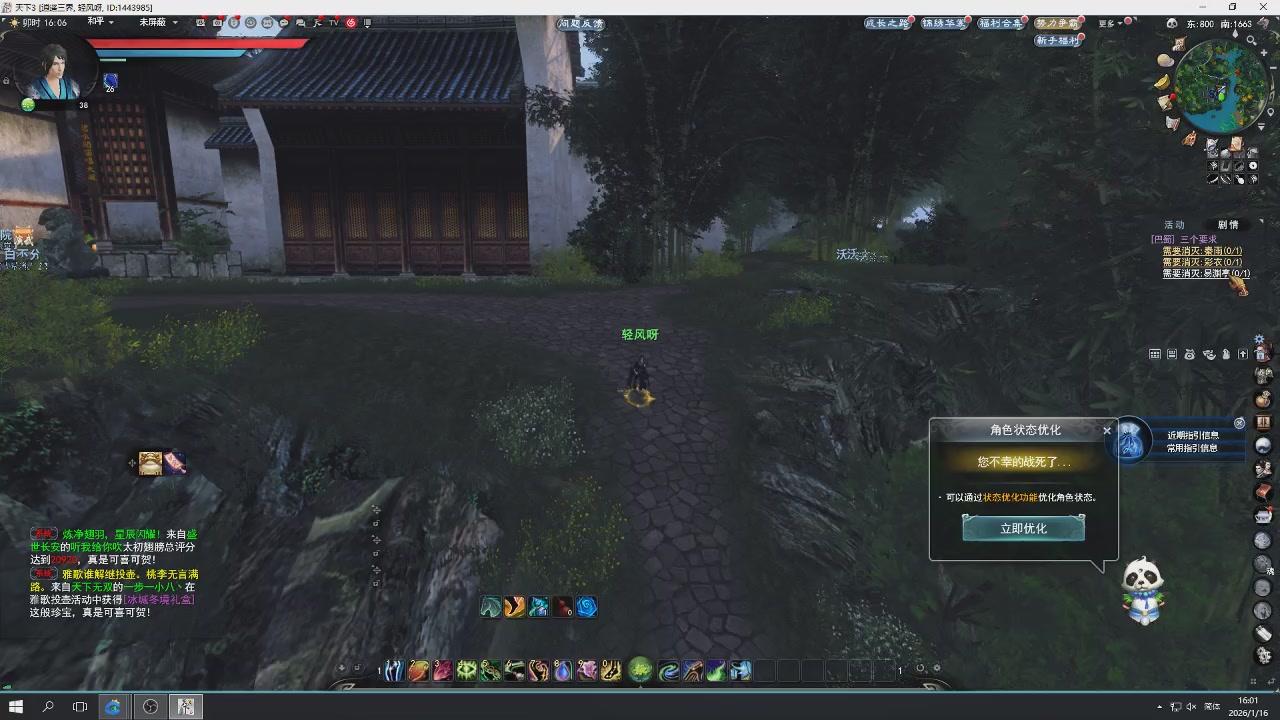
Task: Expand the arrow beneath the skill bar
Action: (x=641, y=688)
